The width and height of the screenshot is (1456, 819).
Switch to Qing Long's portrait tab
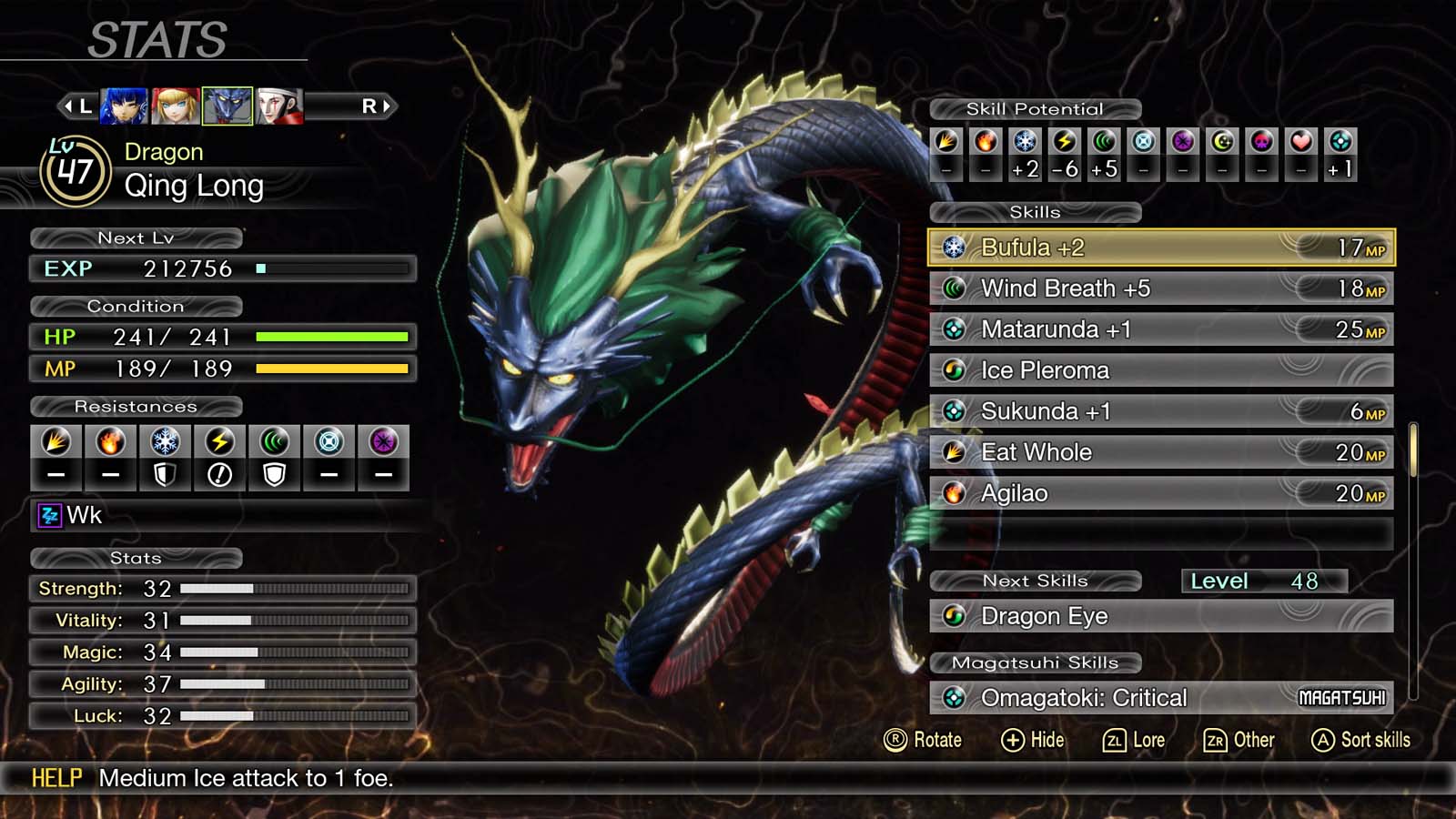226,105
